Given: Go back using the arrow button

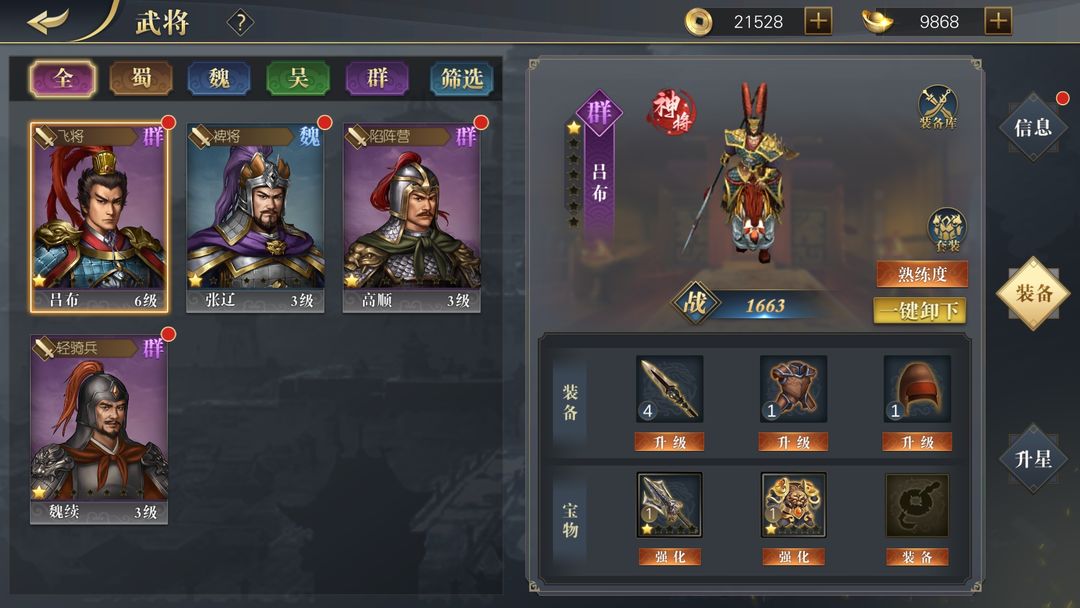Looking at the screenshot, I should coord(48,21).
